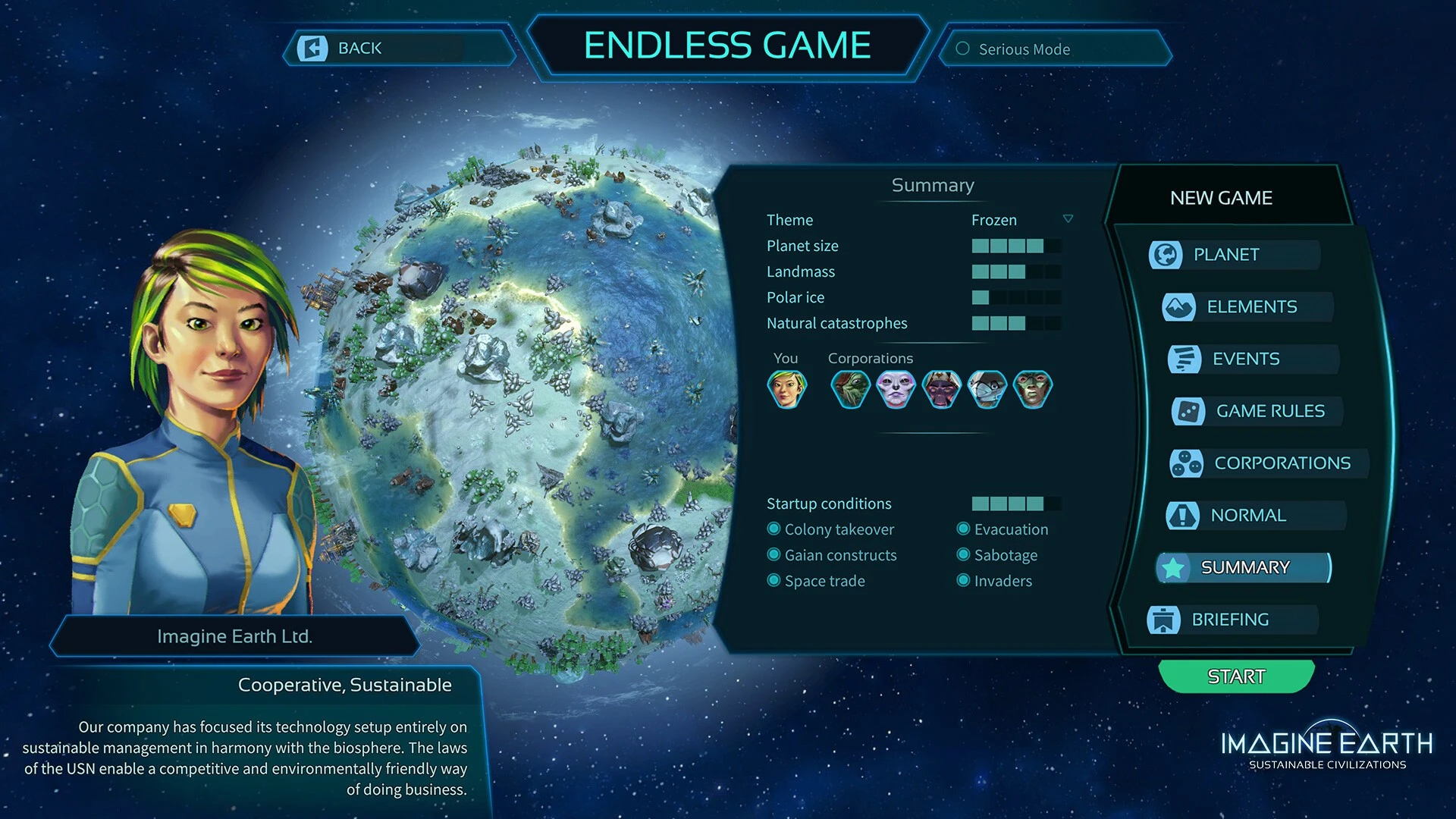Image resolution: width=1456 pixels, height=819 pixels.
Task: Toggle the Space trade condition
Action: [x=774, y=581]
